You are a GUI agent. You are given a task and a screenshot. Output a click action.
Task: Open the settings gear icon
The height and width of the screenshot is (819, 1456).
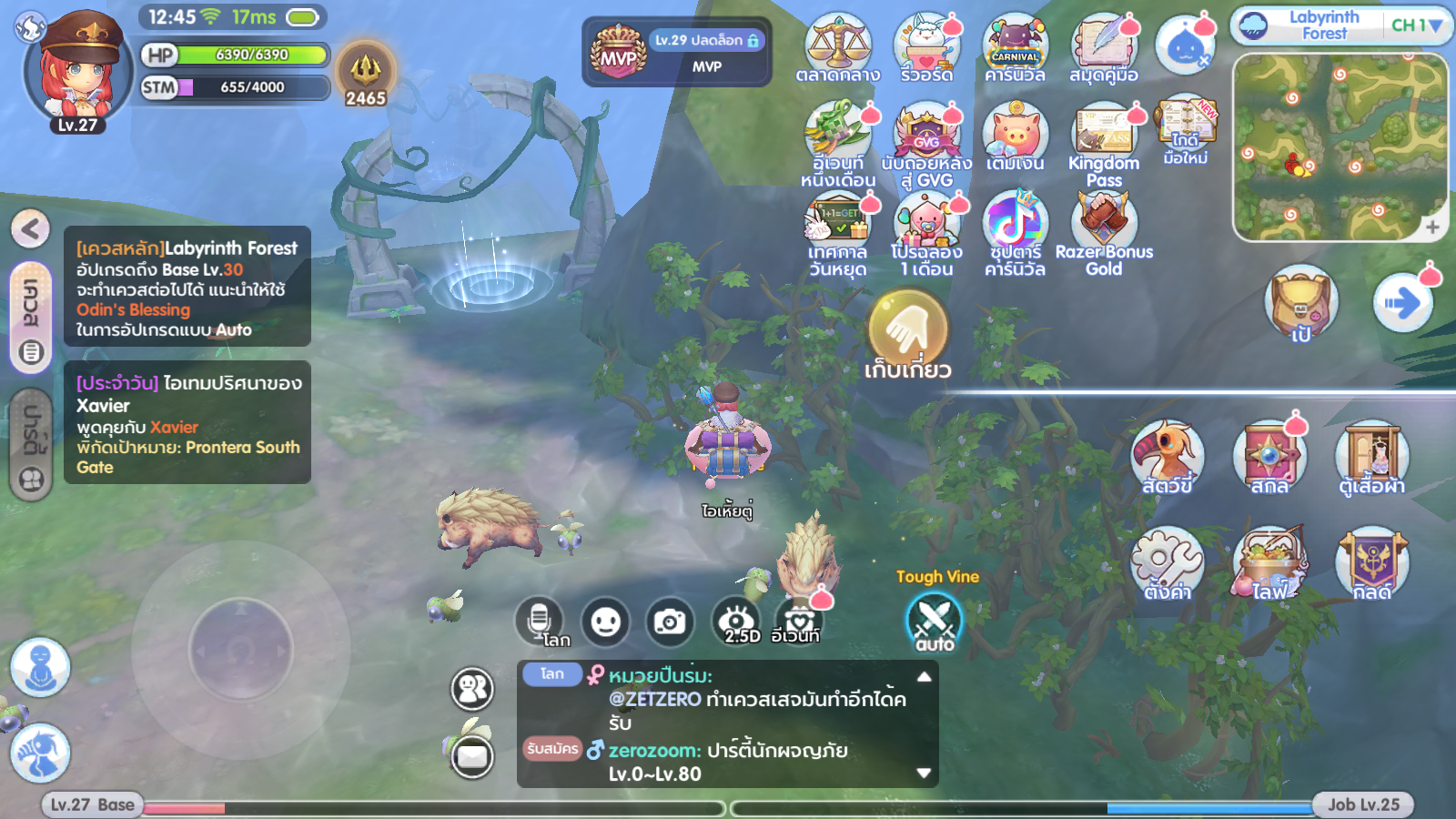pyautogui.click(x=1166, y=561)
